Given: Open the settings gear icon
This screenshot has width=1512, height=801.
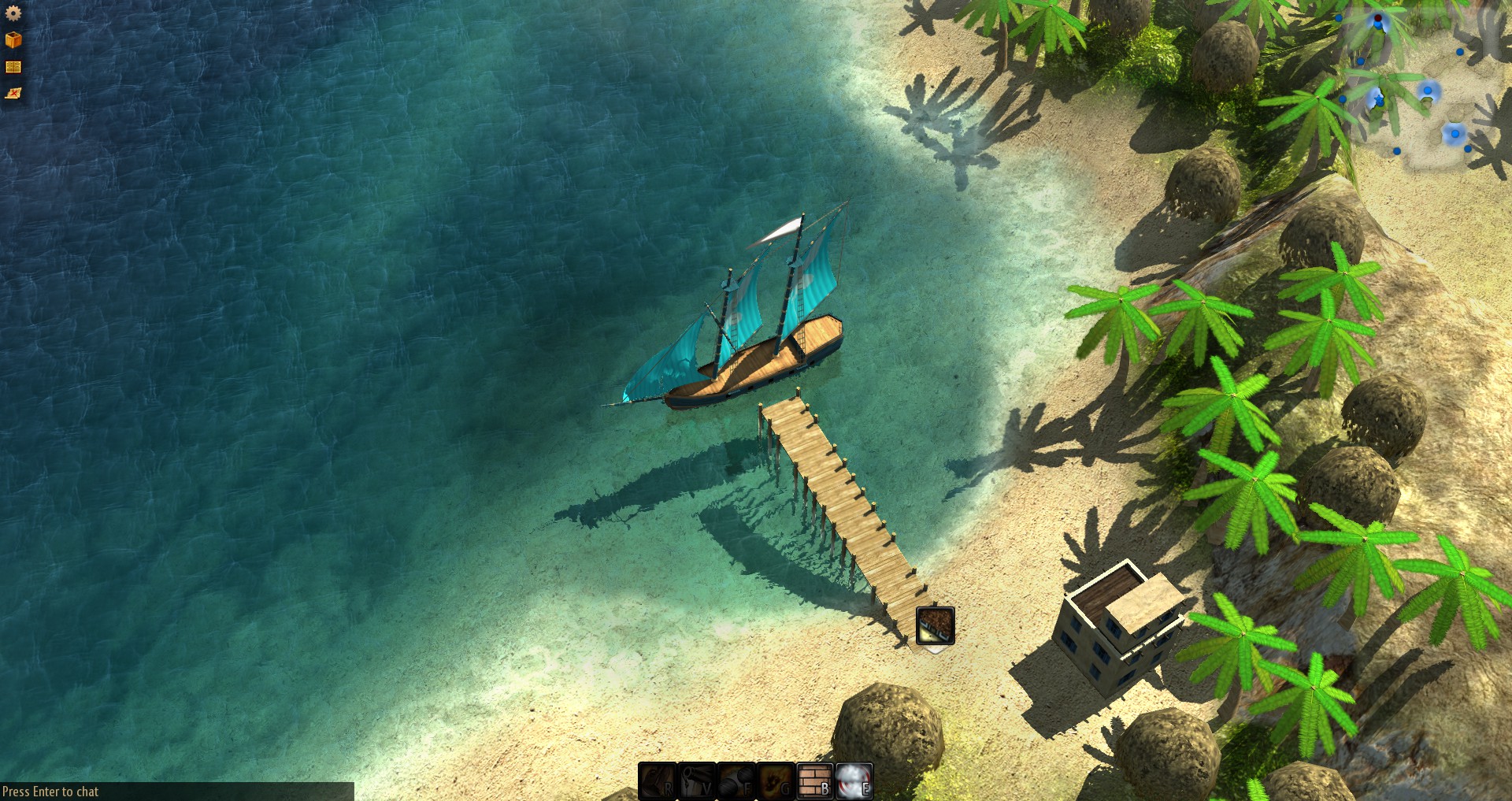Looking at the screenshot, I should click(13, 13).
